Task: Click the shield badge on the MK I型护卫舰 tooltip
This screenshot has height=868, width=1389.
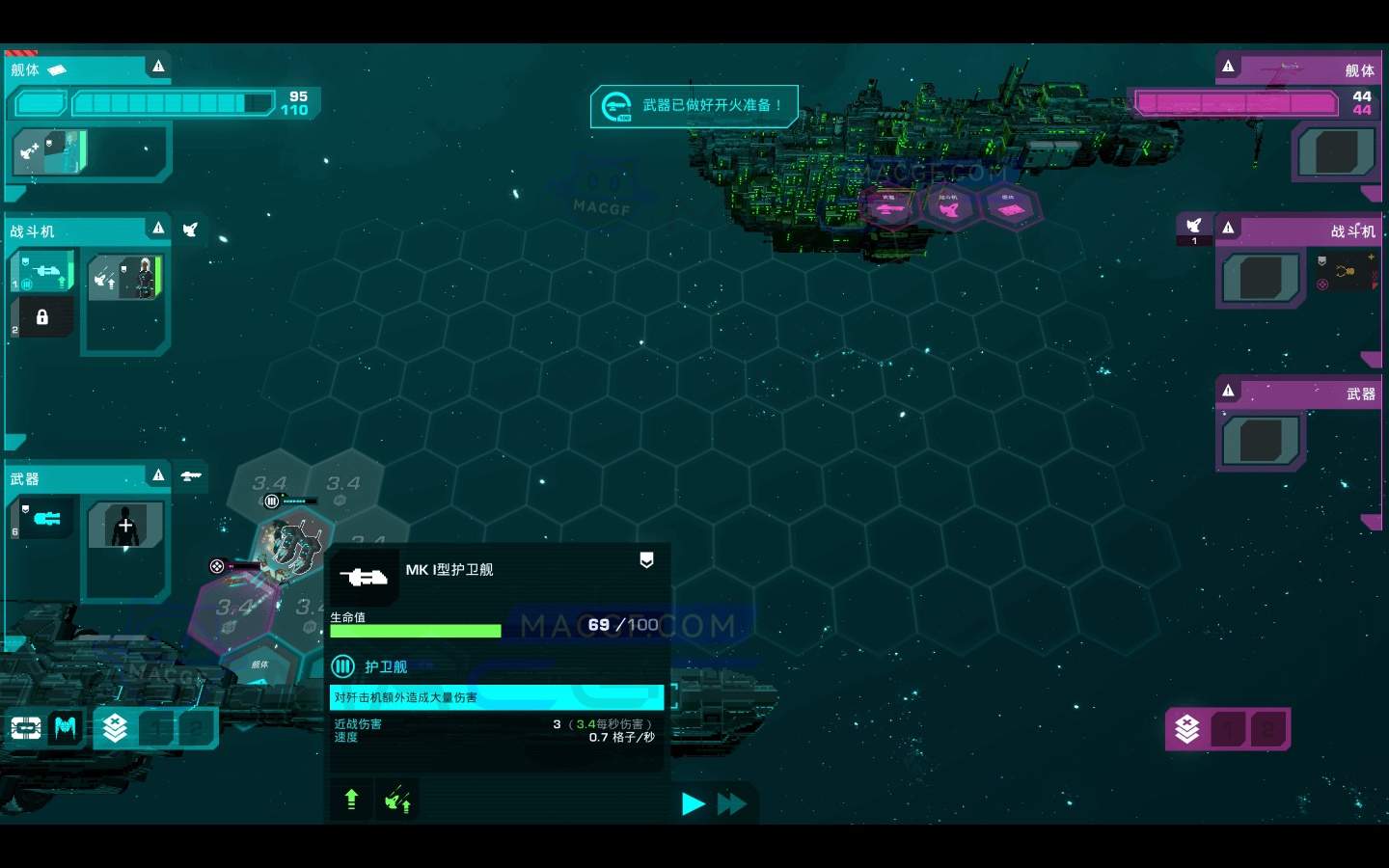Action: [x=646, y=560]
